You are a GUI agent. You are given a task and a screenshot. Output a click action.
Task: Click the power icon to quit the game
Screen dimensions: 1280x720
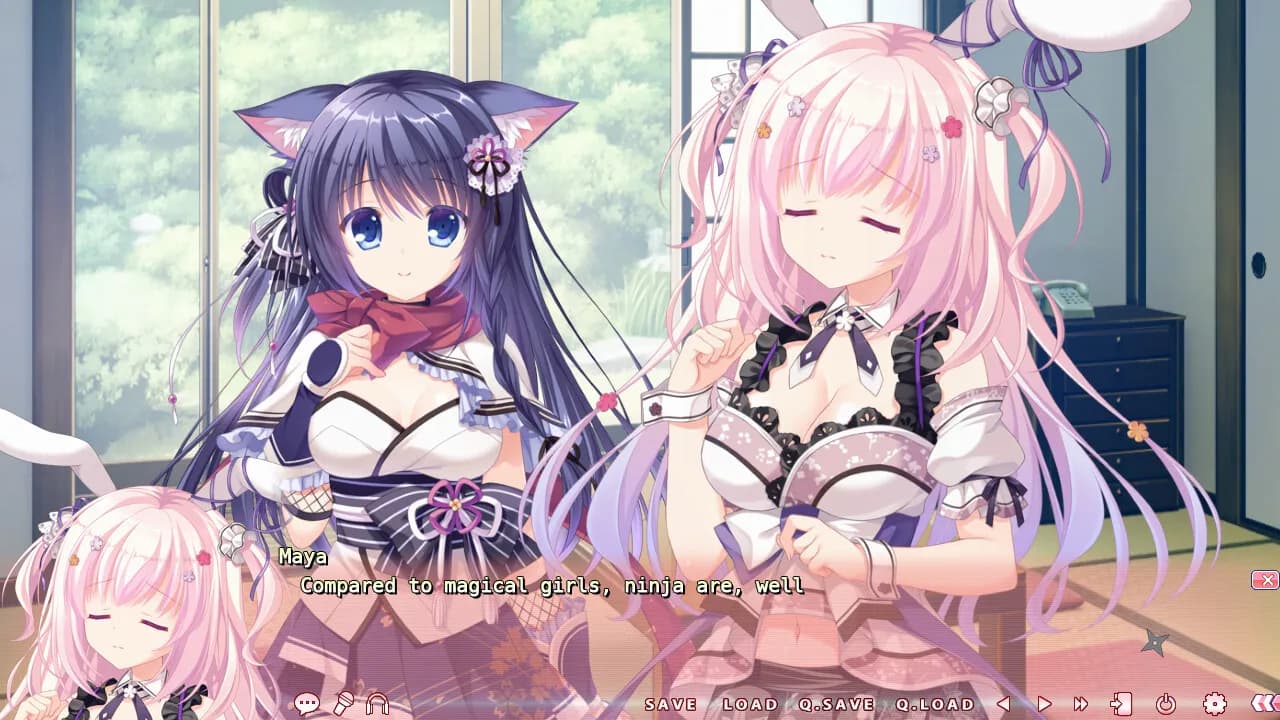click(x=1165, y=703)
